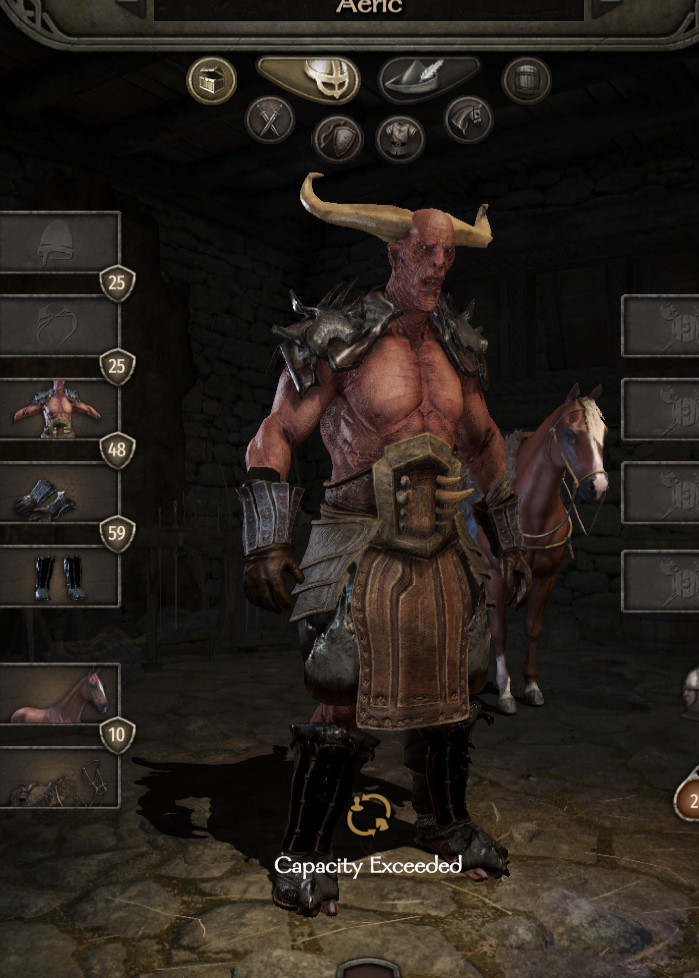Show the horse head mounts filter
Viewport: 699px width, 978px height.
click(x=468, y=120)
